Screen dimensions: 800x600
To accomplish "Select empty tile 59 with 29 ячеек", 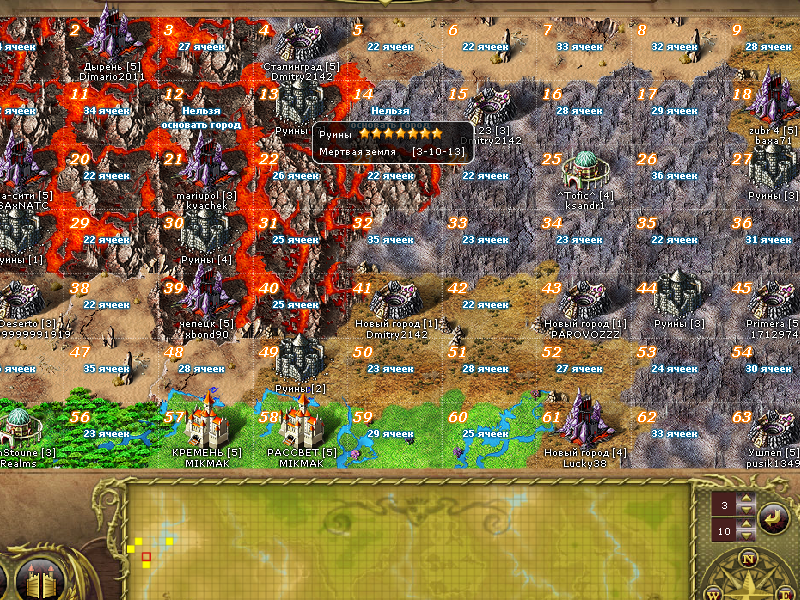I will click(x=395, y=435).
